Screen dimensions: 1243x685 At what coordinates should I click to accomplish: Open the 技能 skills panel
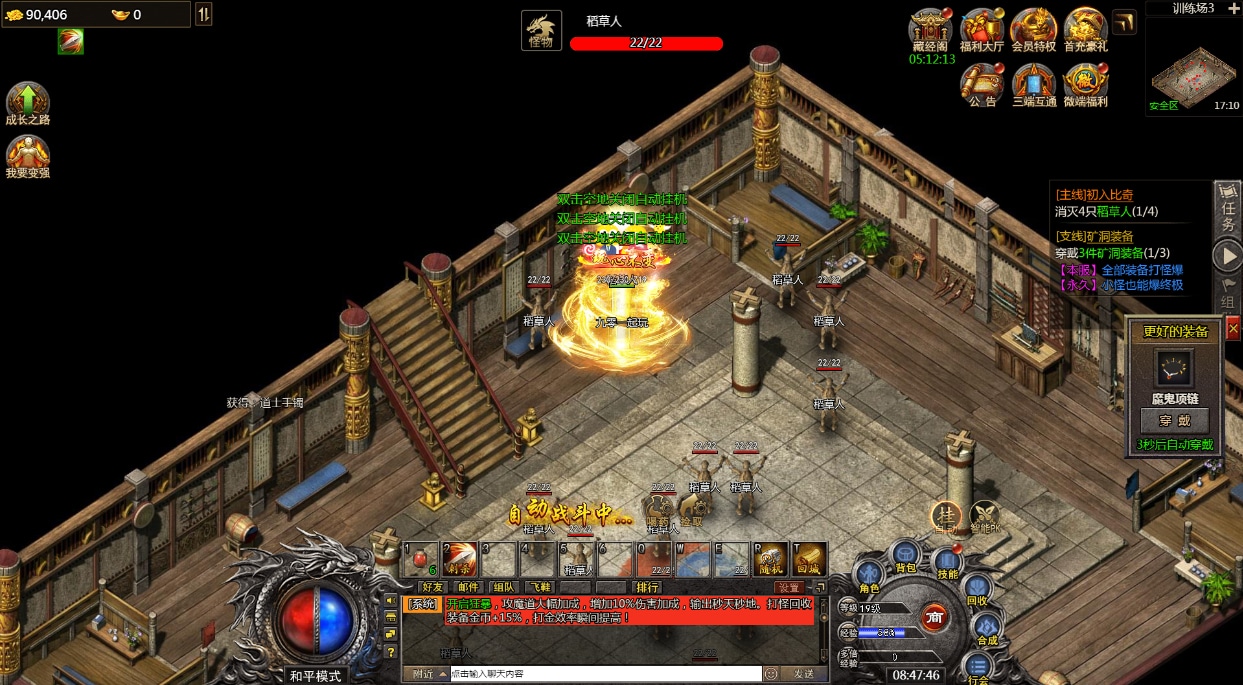point(947,562)
